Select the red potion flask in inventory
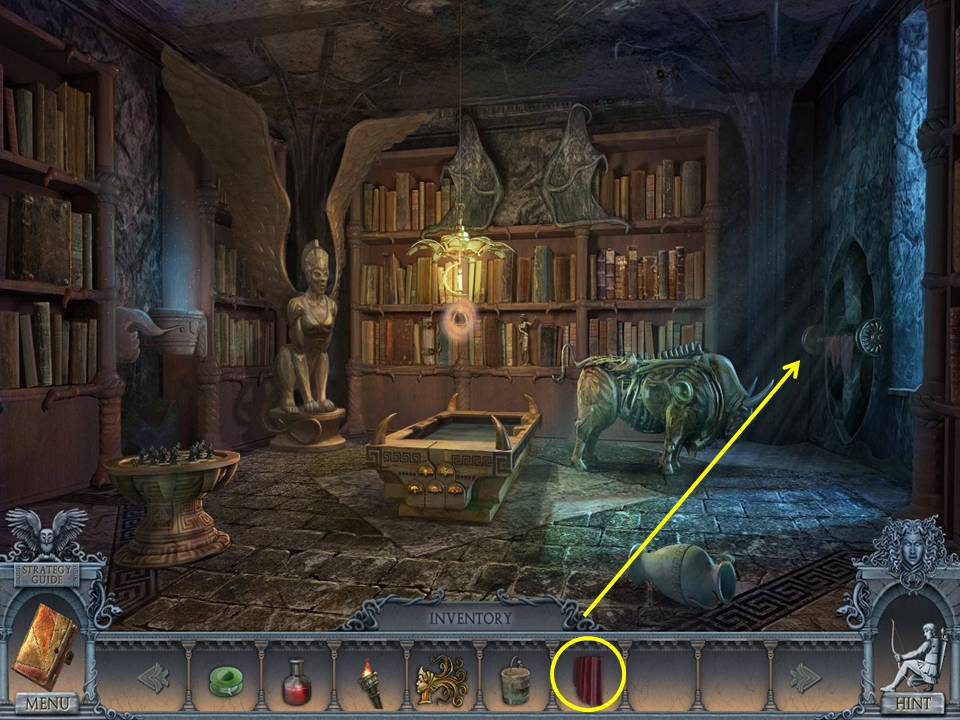960x720 pixels. coord(295,678)
